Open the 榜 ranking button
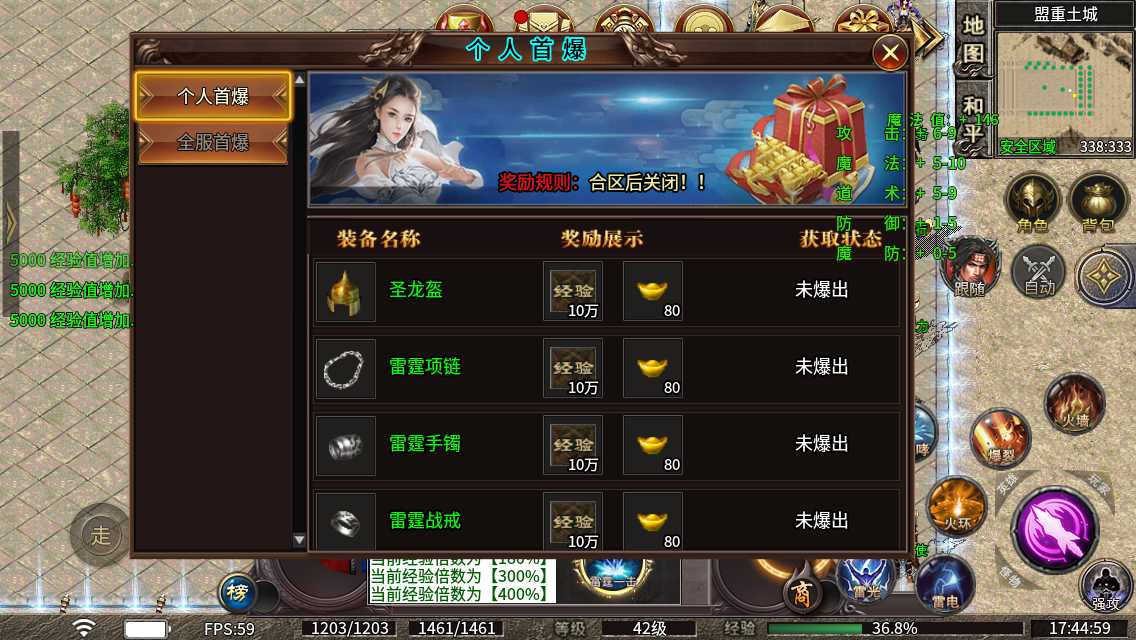 [x=238, y=591]
